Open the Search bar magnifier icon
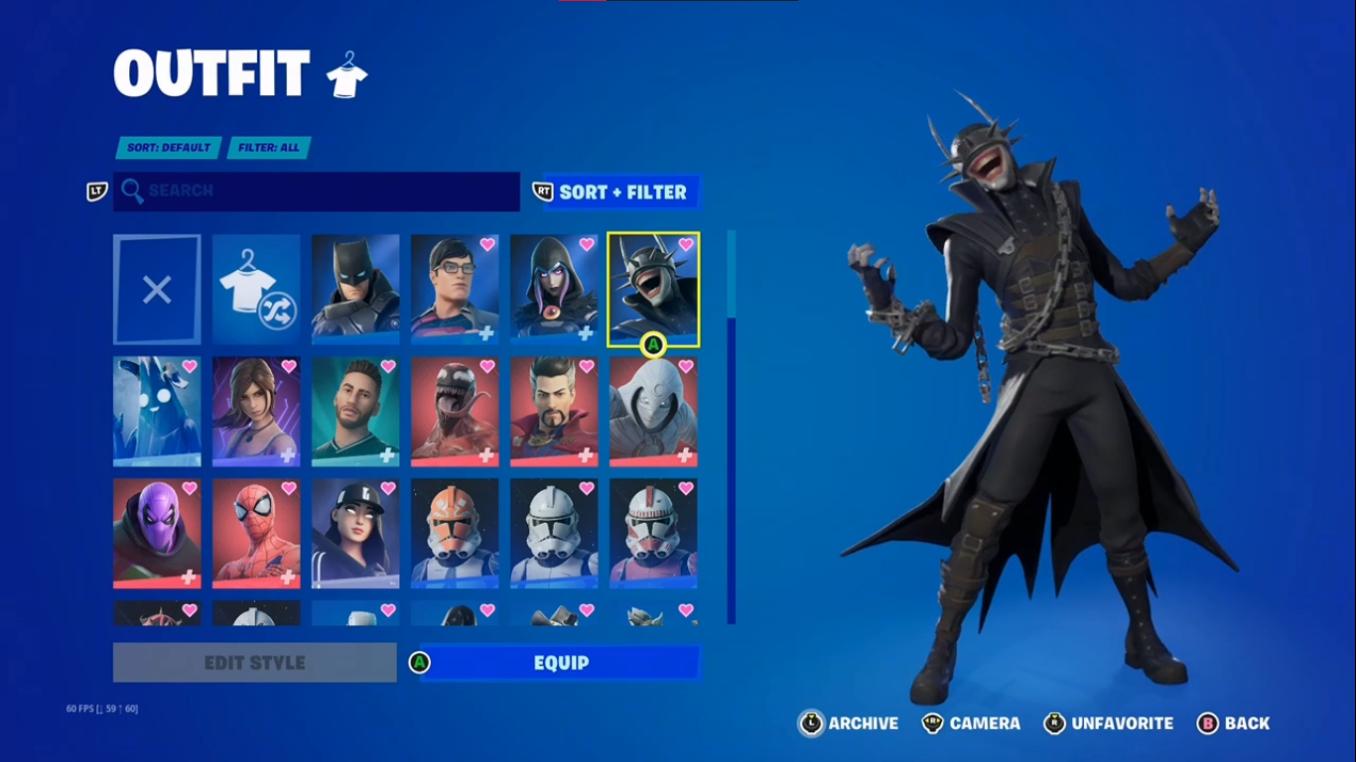This screenshot has height=762, width=1356. point(135,192)
